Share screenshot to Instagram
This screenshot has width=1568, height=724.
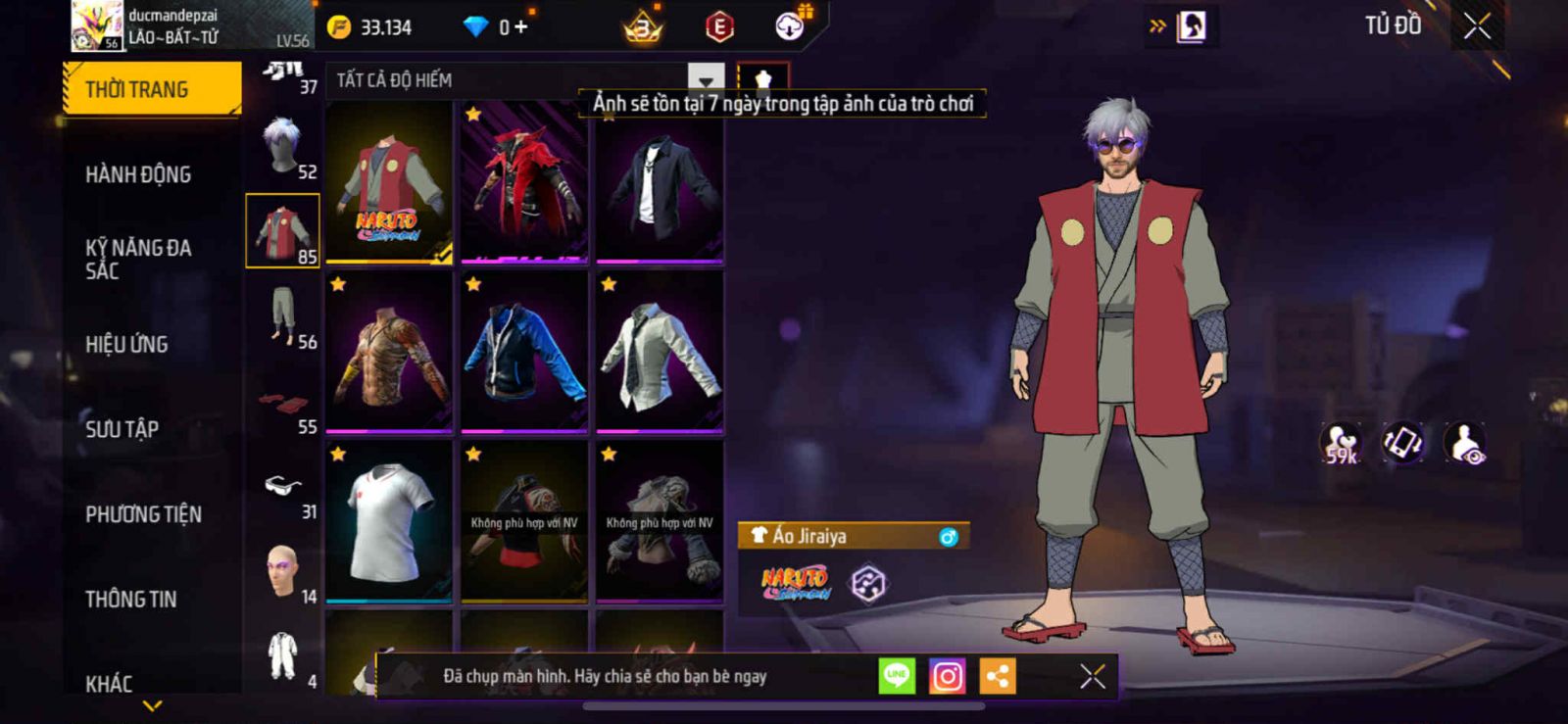[x=947, y=676]
